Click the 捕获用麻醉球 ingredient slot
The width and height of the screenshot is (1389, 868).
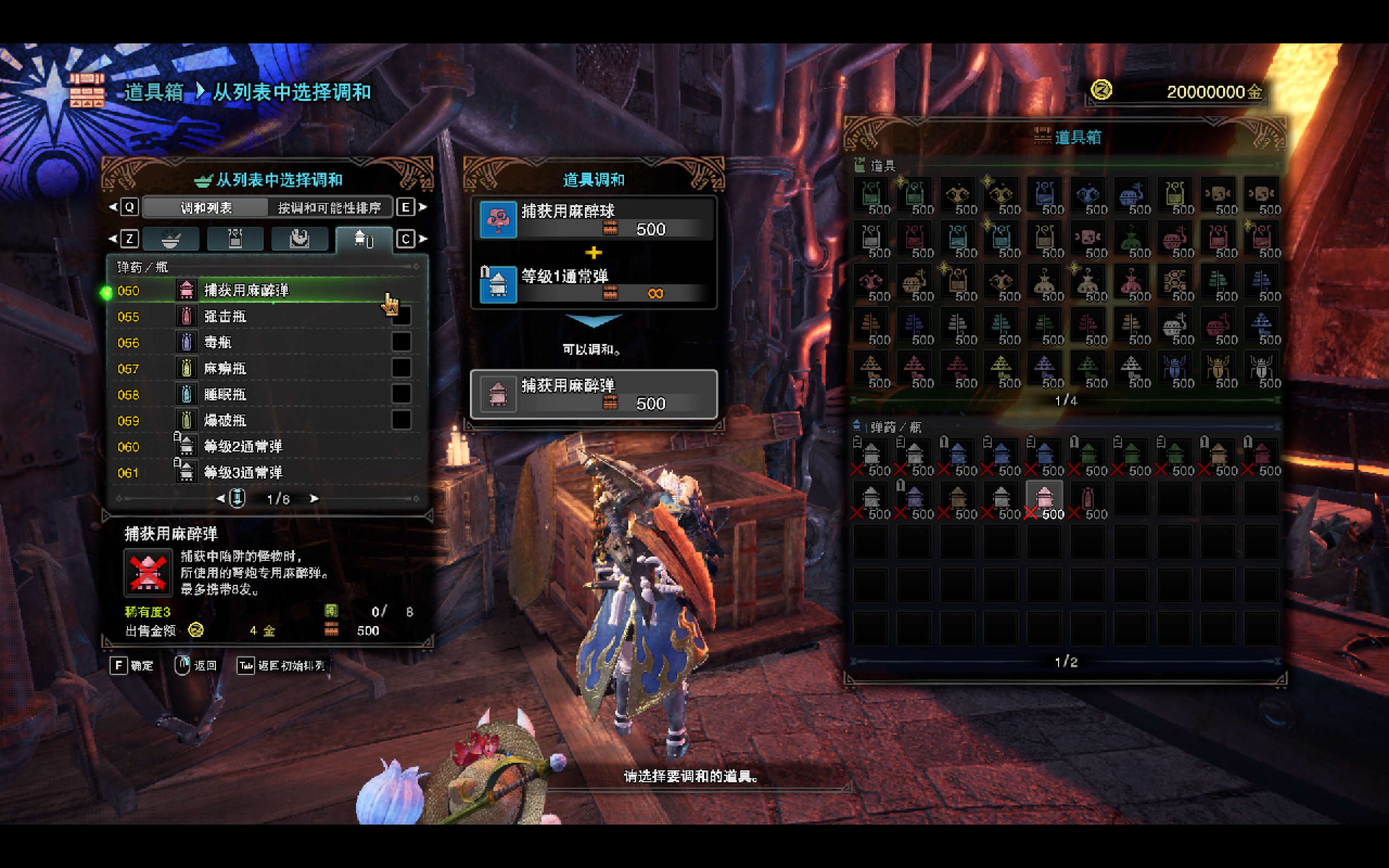click(594, 220)
